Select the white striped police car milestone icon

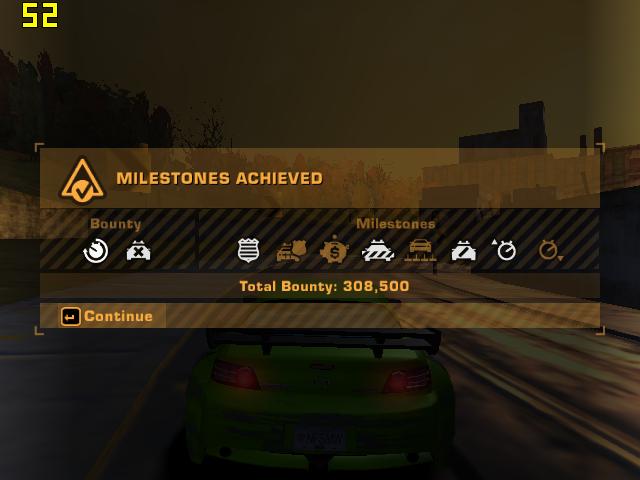(463, 250)
